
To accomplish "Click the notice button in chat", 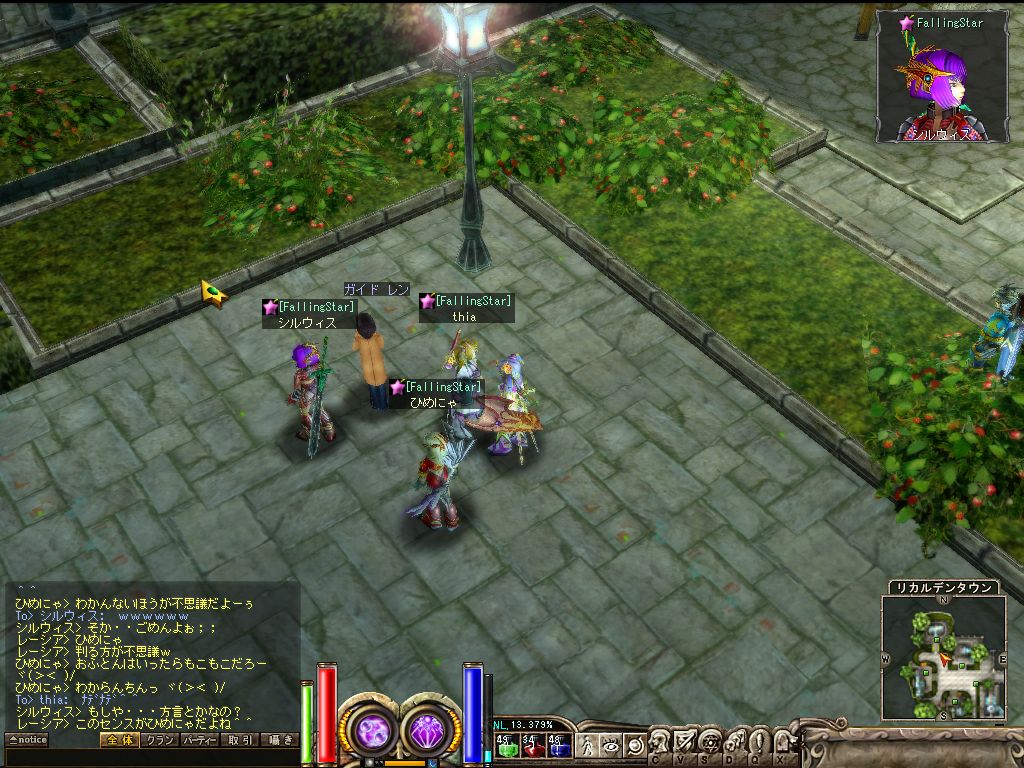I will (27, 740).
